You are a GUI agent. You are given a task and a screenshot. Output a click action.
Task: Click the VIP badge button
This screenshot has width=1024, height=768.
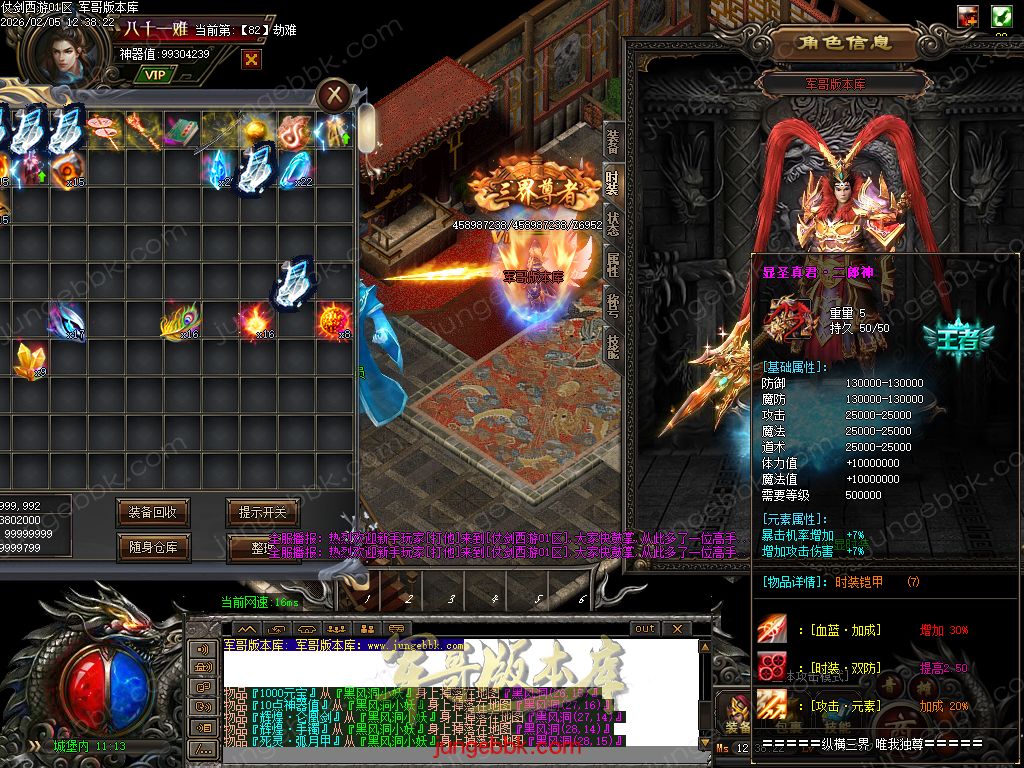[154, 74]
